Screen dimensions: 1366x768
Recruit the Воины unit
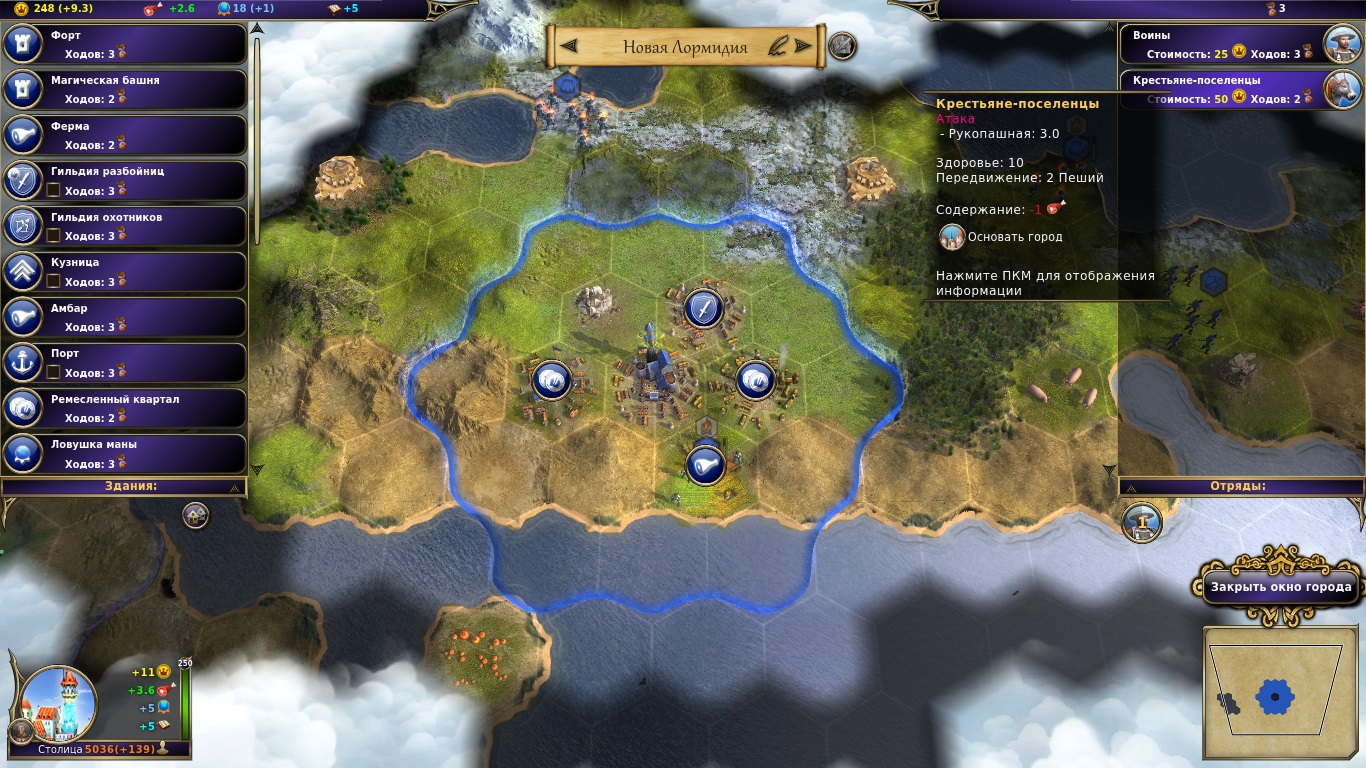tap(1240, 44)
